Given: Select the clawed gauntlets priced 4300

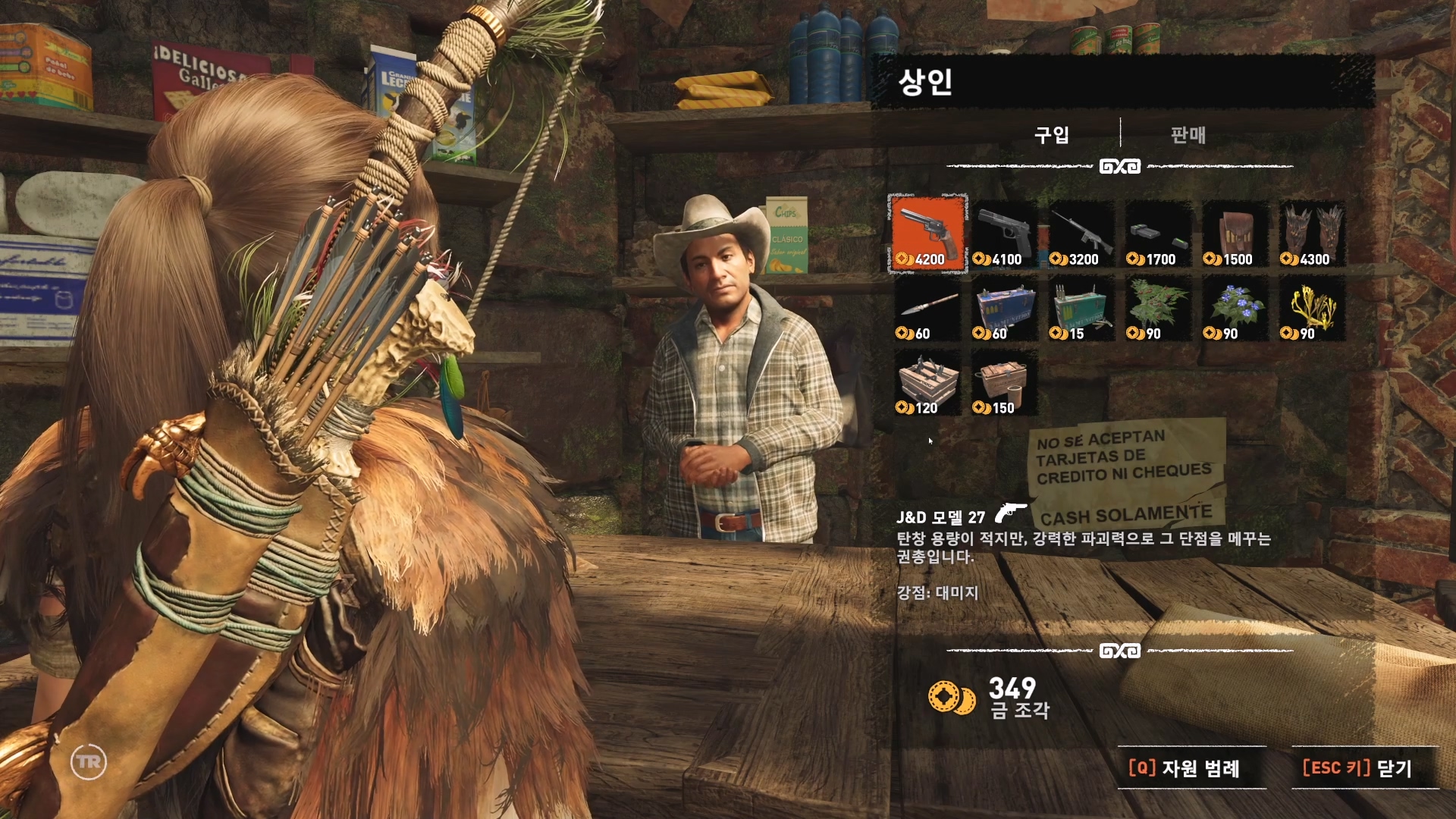Looking at the screenshot, I should (1312, 233).
